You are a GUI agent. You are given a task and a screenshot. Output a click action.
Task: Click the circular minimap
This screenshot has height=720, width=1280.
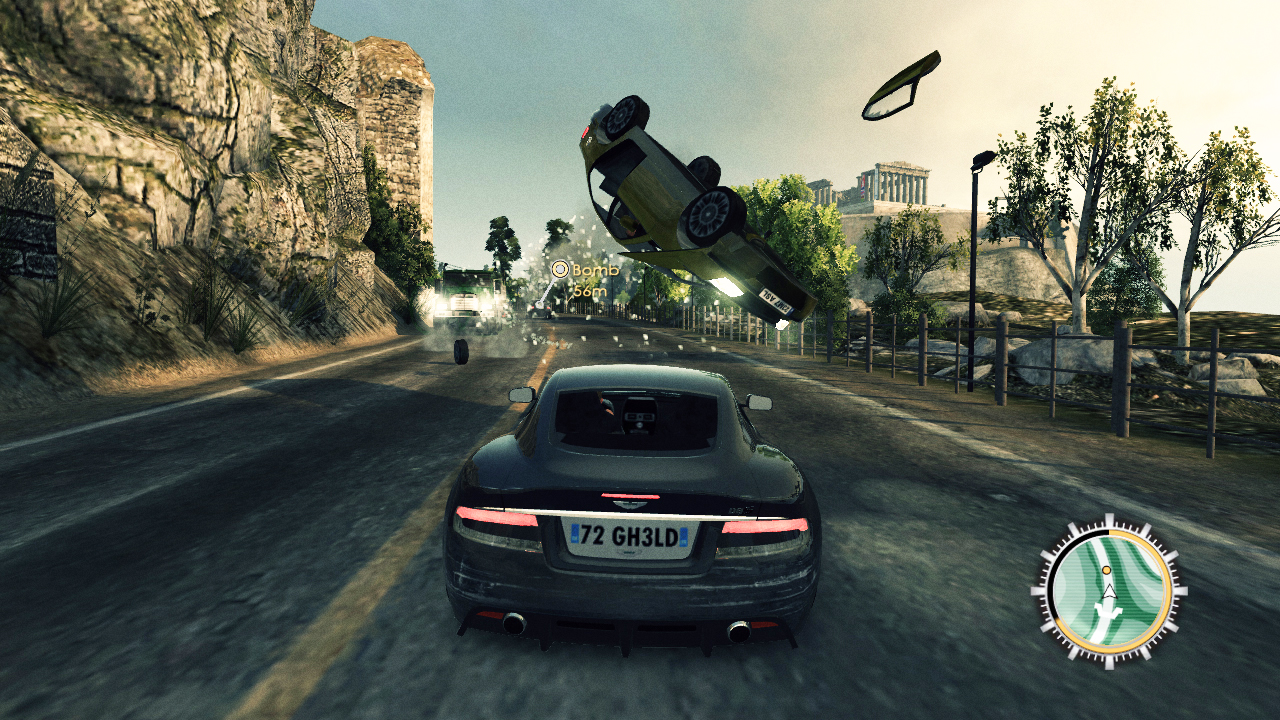(1108, 589)
